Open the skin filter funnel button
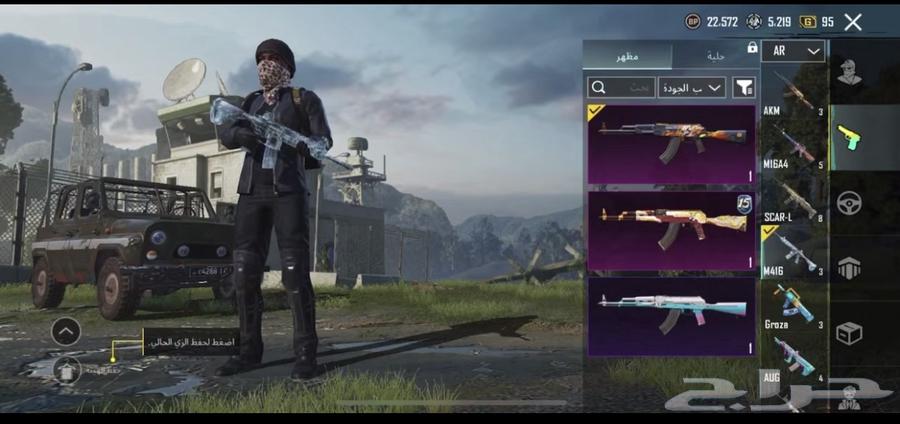The image size is (900, 424). (744, 88)
